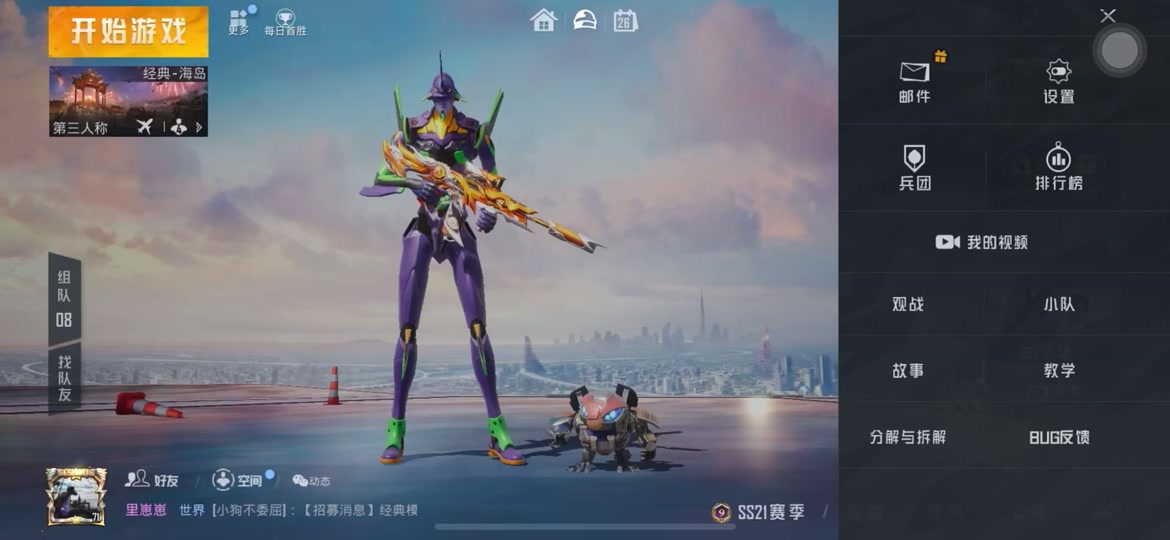Open the 好友 friends list
This screenshot has width=1170, height=540.
(153, 480)
